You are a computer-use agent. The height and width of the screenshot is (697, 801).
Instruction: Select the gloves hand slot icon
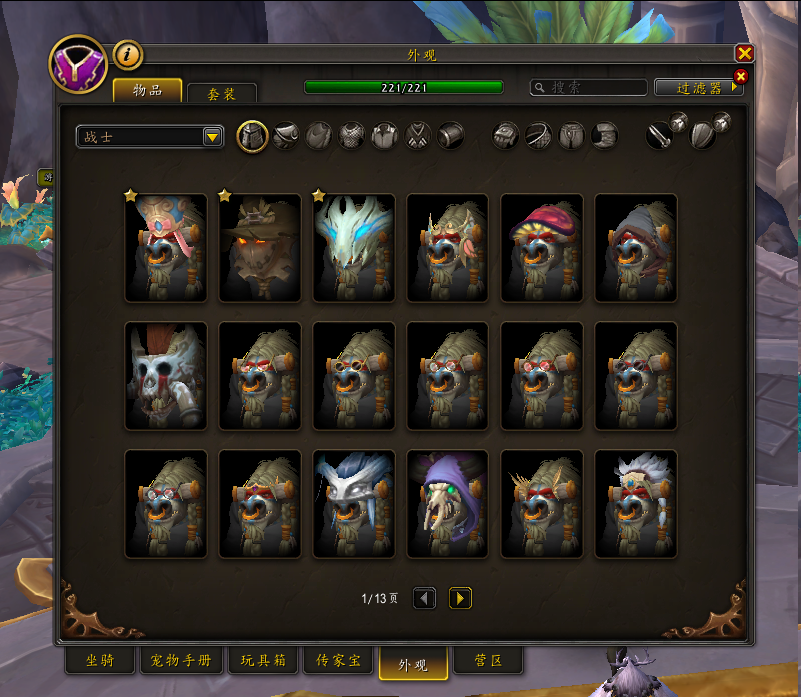[506, 136]
